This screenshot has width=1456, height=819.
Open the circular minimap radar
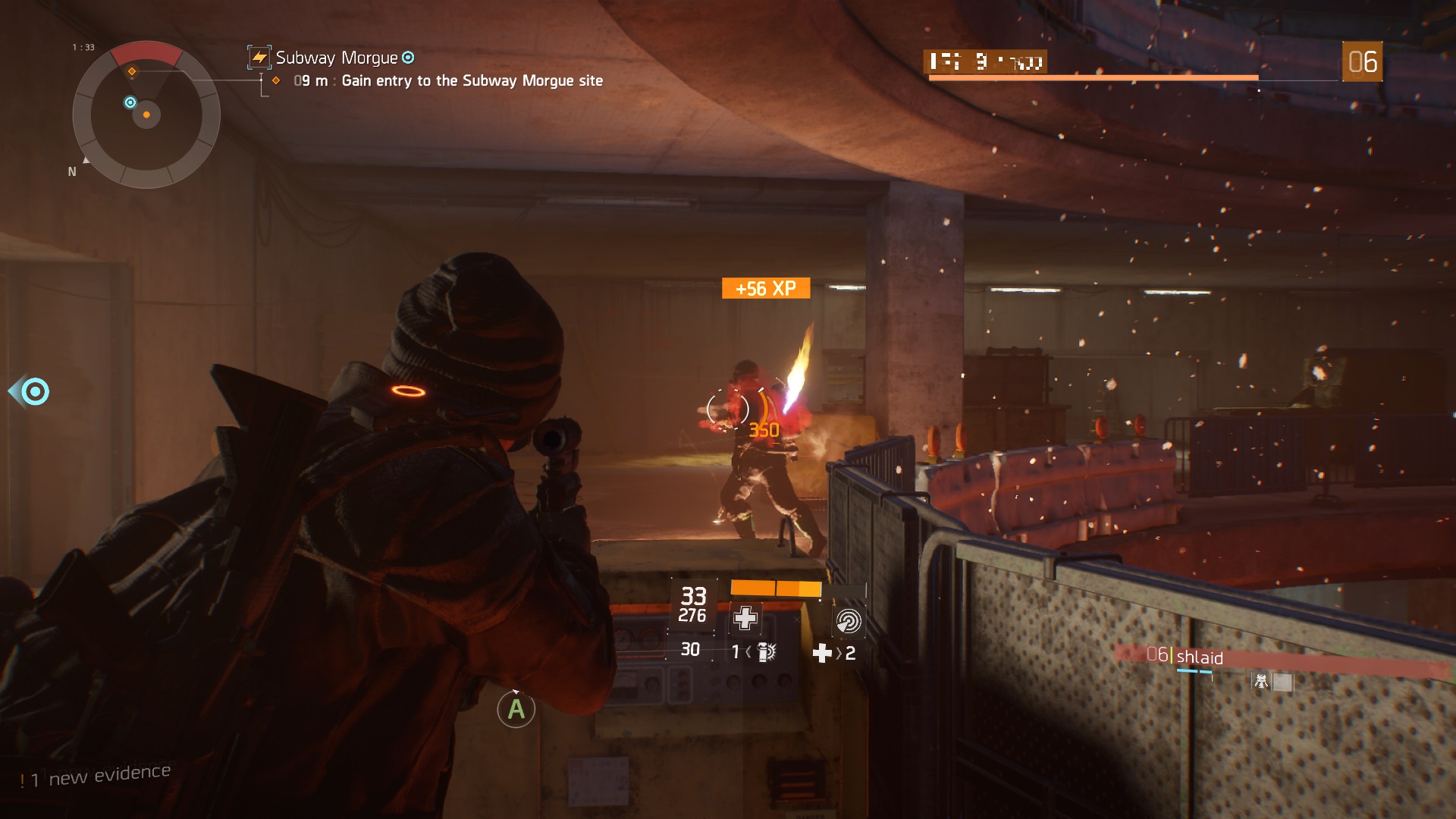[146, 115]
